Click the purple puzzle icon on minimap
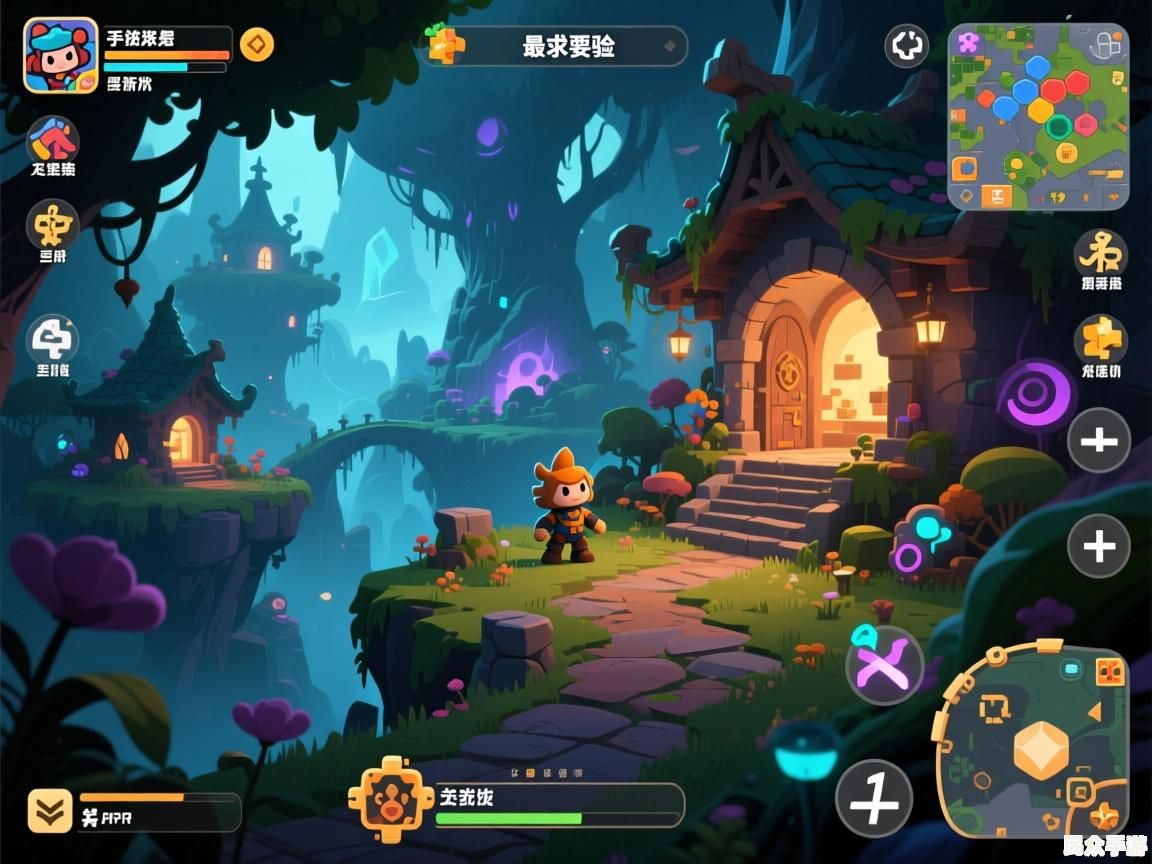This screenshot has width=1152, height=864. (x=967, y=43)
